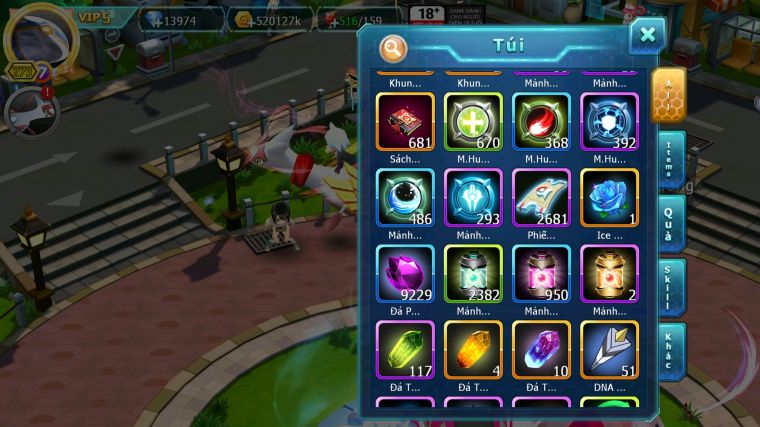
Task: Close the Túi bag window
Action: tap(647, 36)
